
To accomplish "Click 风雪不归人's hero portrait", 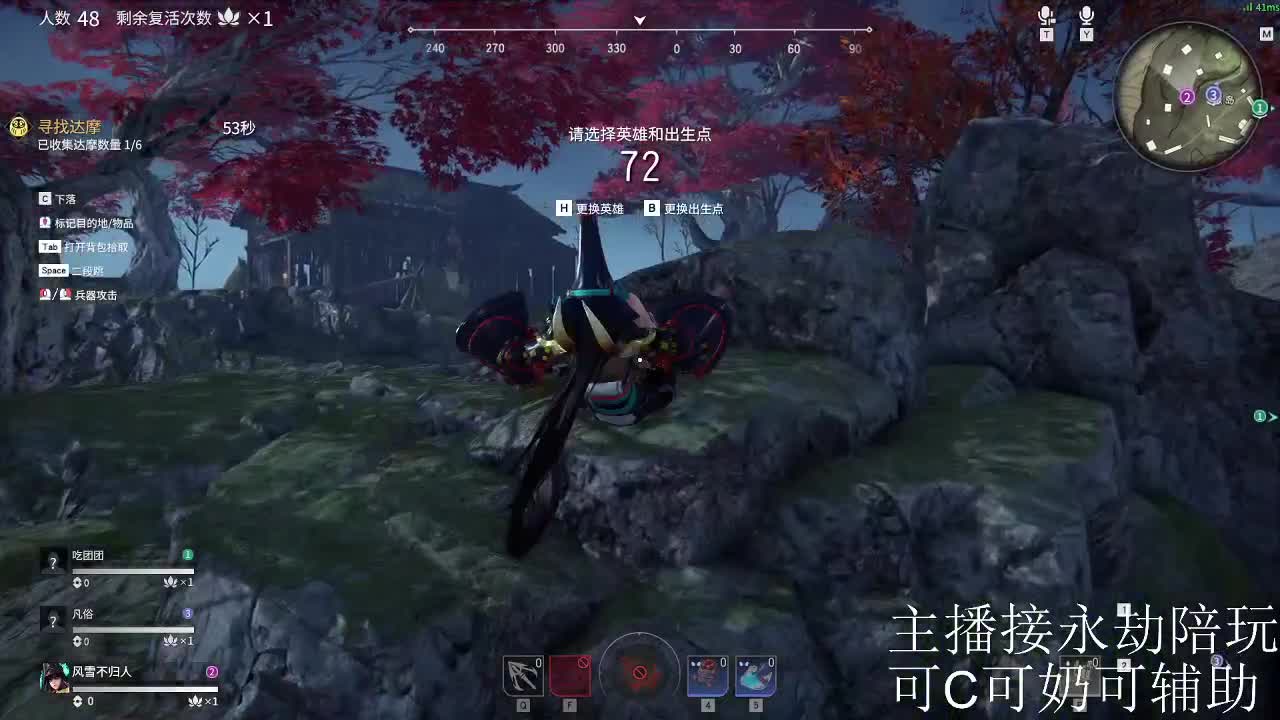I will (x=53, y=676).
